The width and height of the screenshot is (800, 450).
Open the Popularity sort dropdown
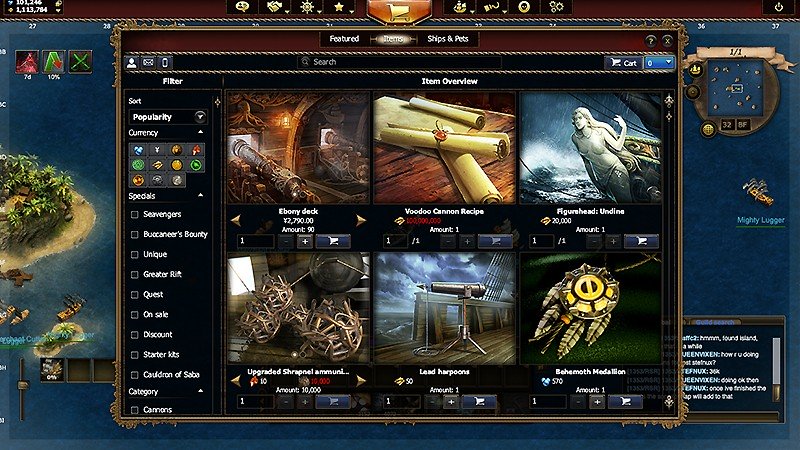click(167, 117)
